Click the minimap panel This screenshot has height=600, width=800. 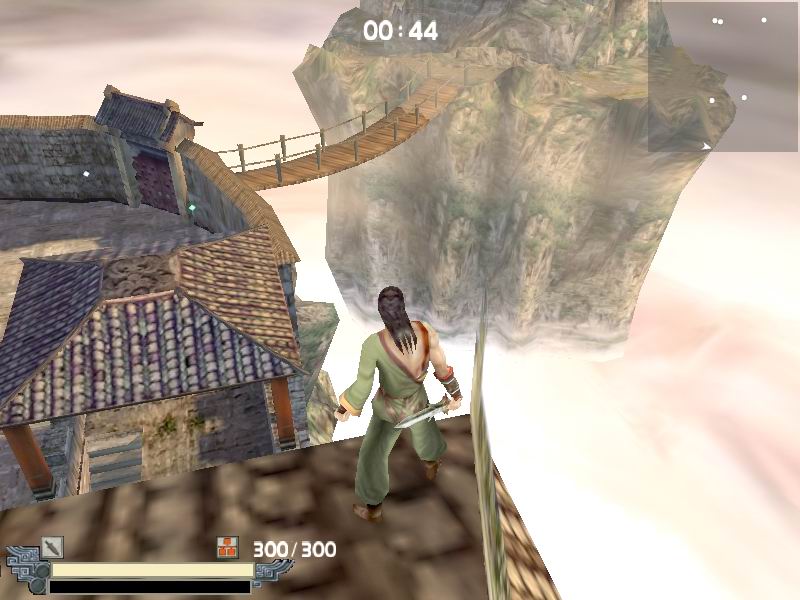coord(723,77)
